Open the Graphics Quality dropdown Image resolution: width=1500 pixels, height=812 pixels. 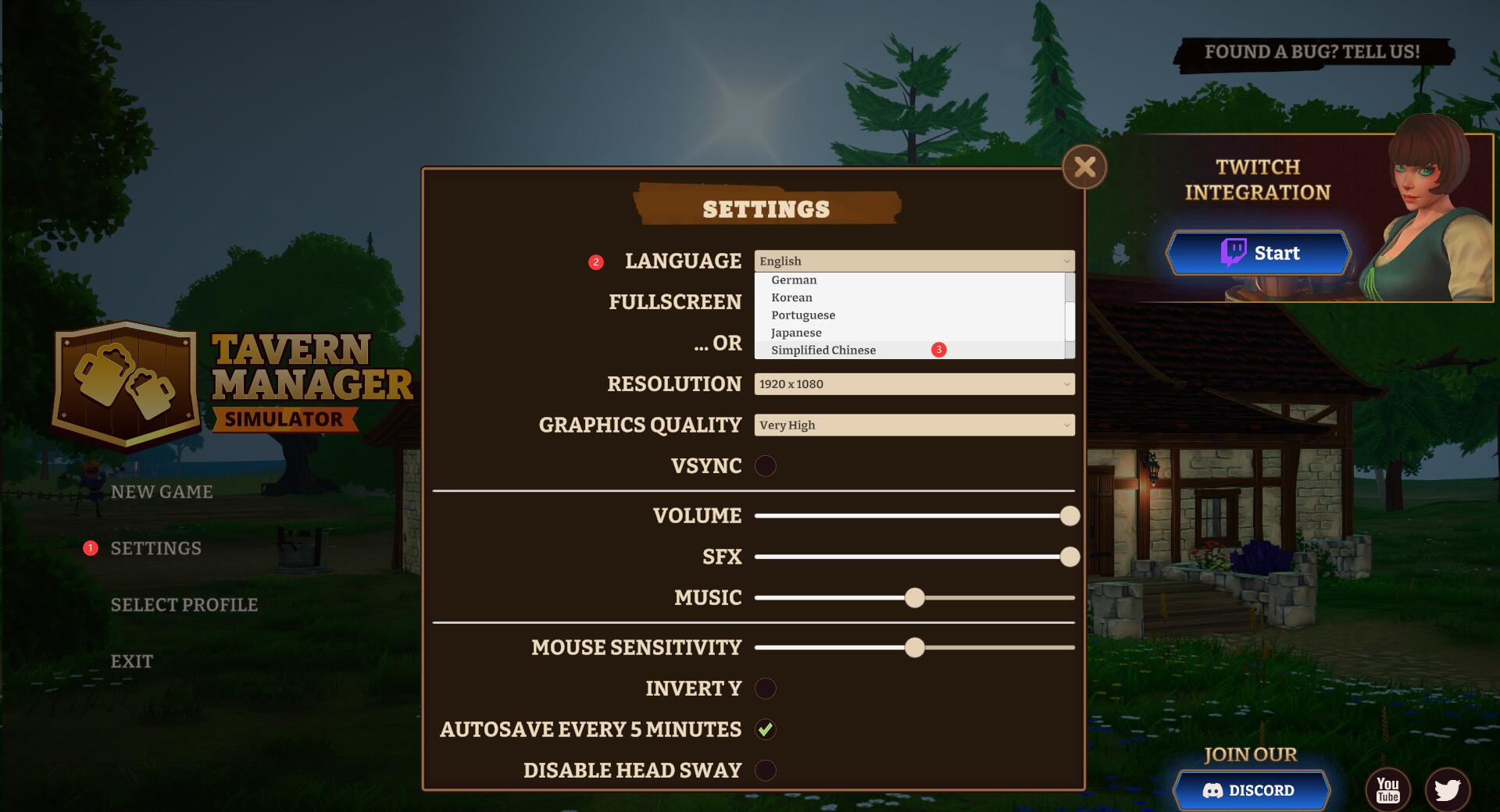(x=913, y=425)
